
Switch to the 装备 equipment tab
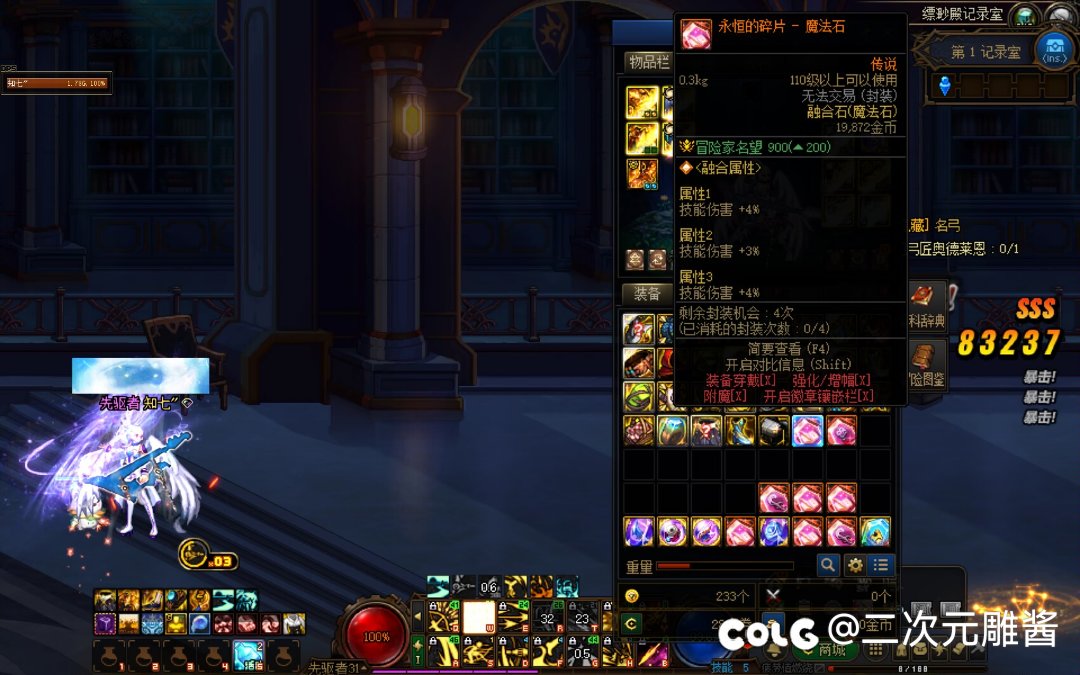(647, 293)
